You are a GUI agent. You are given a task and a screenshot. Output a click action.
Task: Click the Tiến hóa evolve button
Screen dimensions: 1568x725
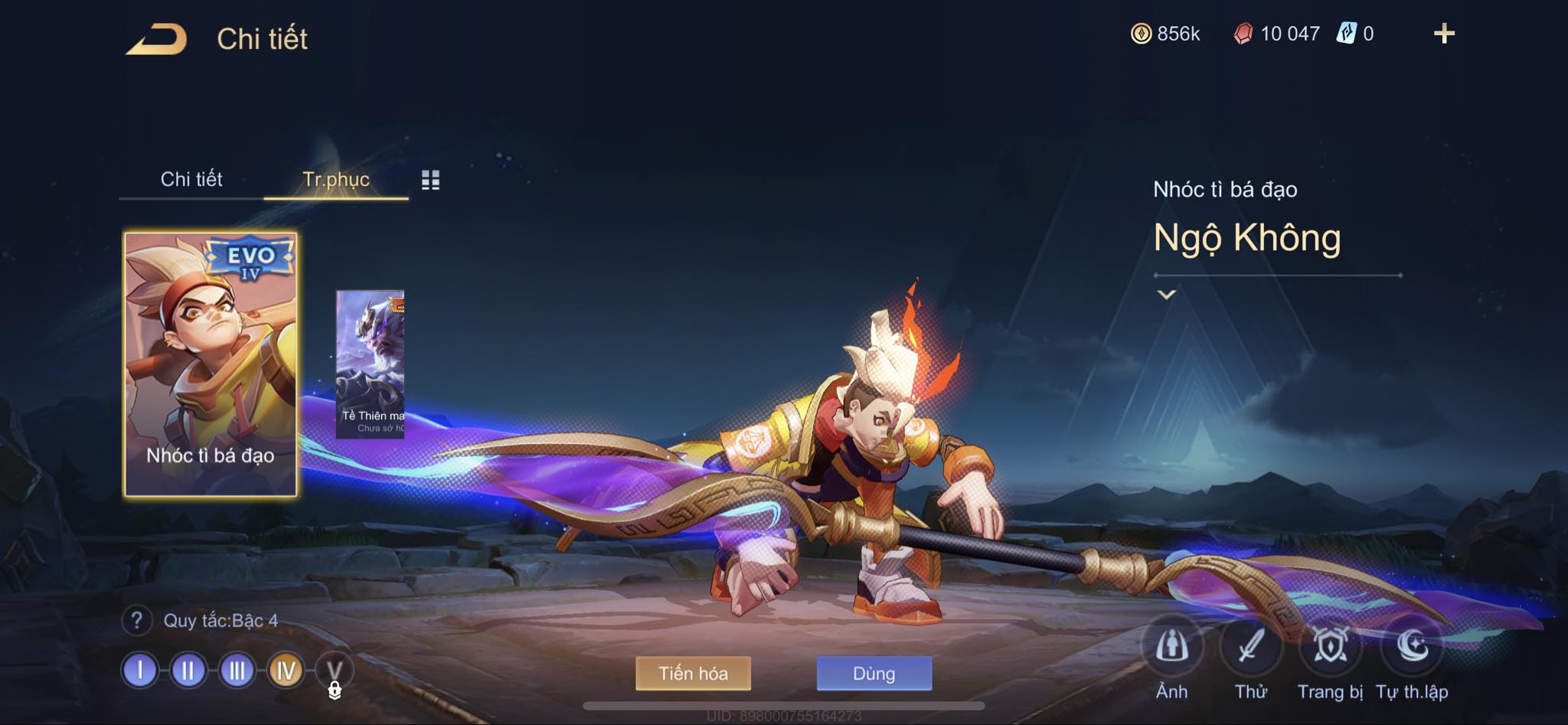pyautogui.click(x=693, y=674)
